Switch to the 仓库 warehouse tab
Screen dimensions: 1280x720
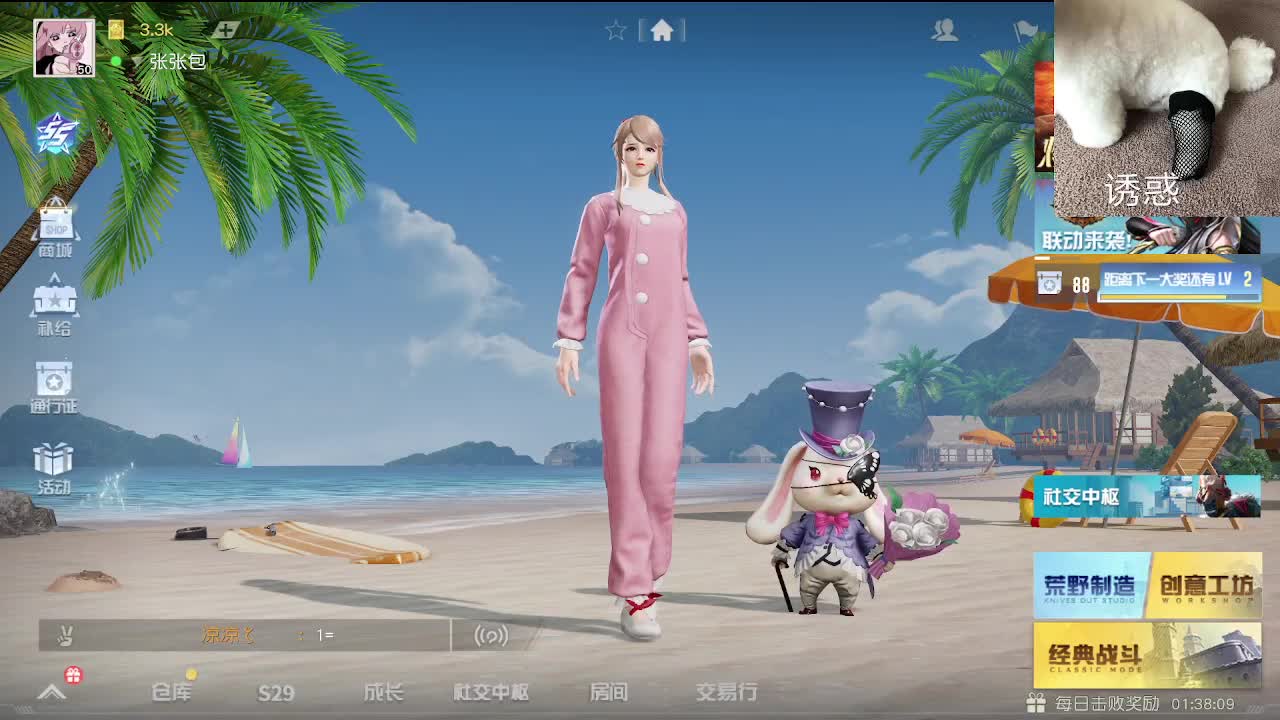(x=172, y=690)
